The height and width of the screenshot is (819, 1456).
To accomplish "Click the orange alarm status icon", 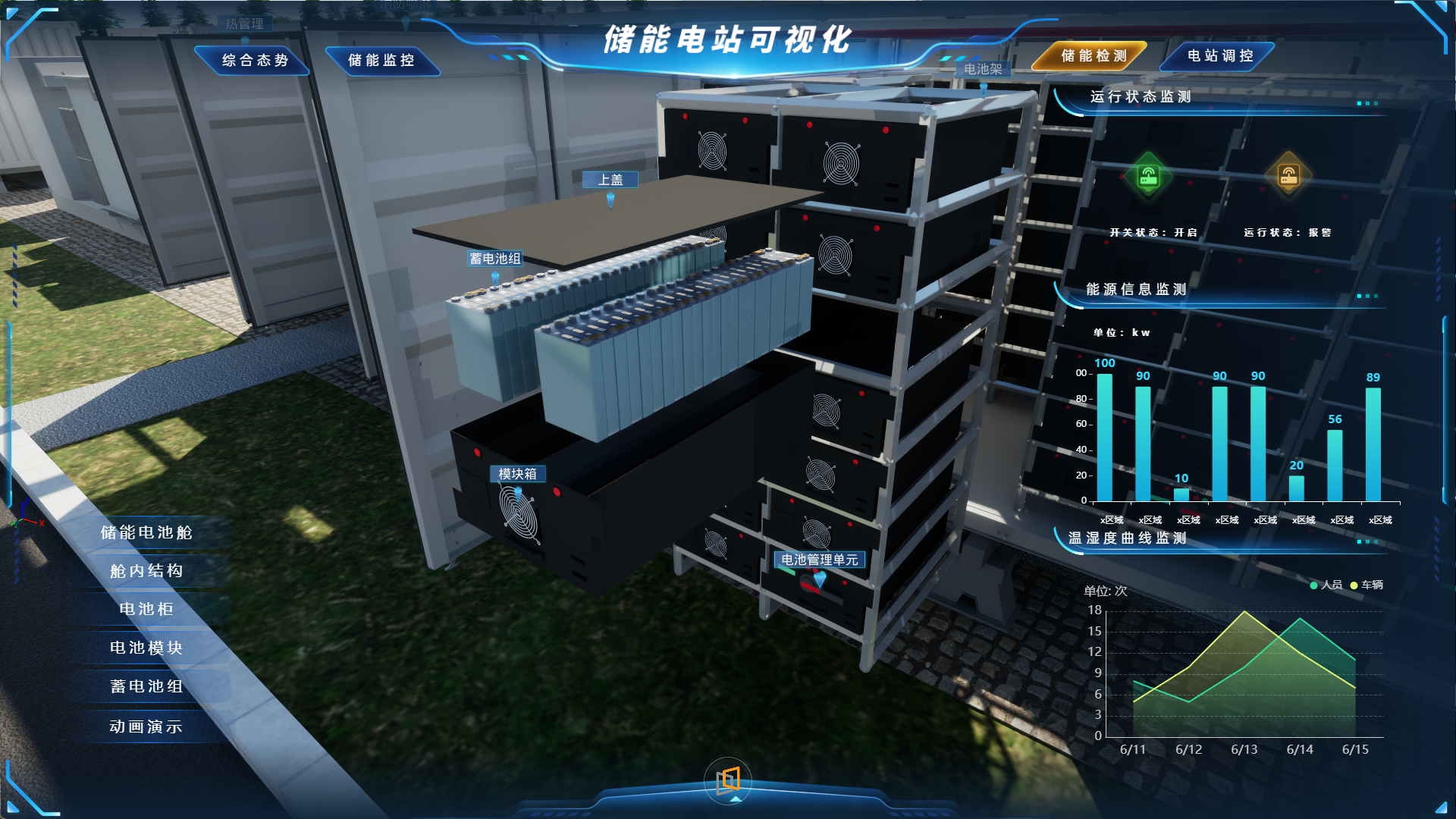I will [1288, 176].
